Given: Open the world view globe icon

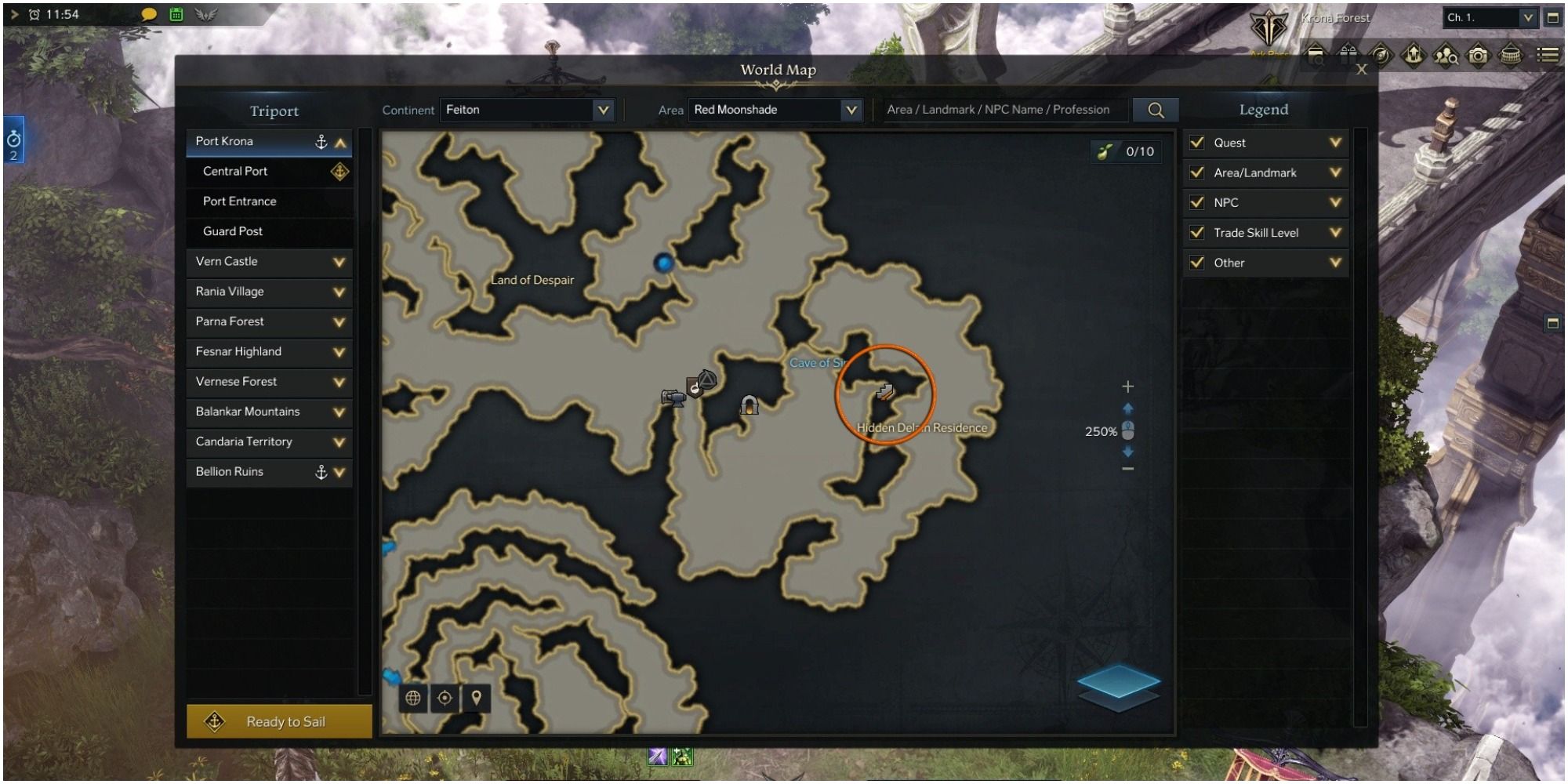Looking at the screenshot, I should 413,698.
